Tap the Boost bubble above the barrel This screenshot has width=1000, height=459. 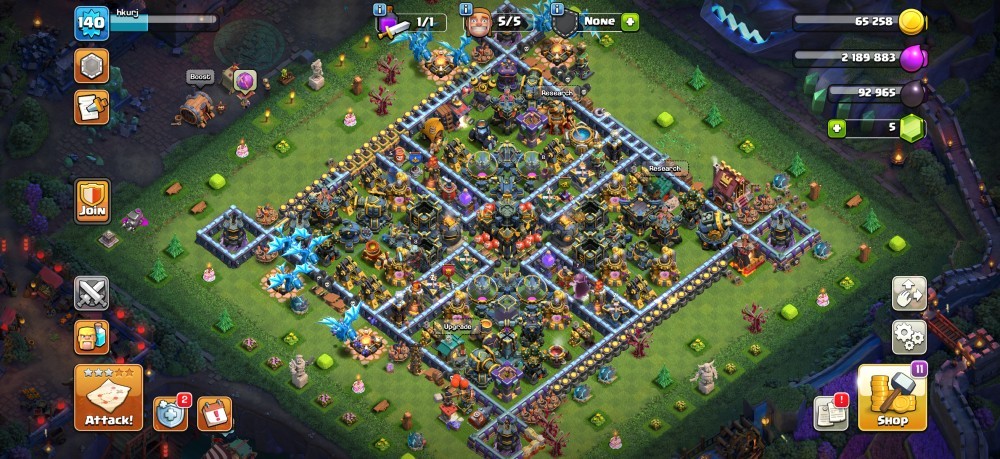[198, 76]
